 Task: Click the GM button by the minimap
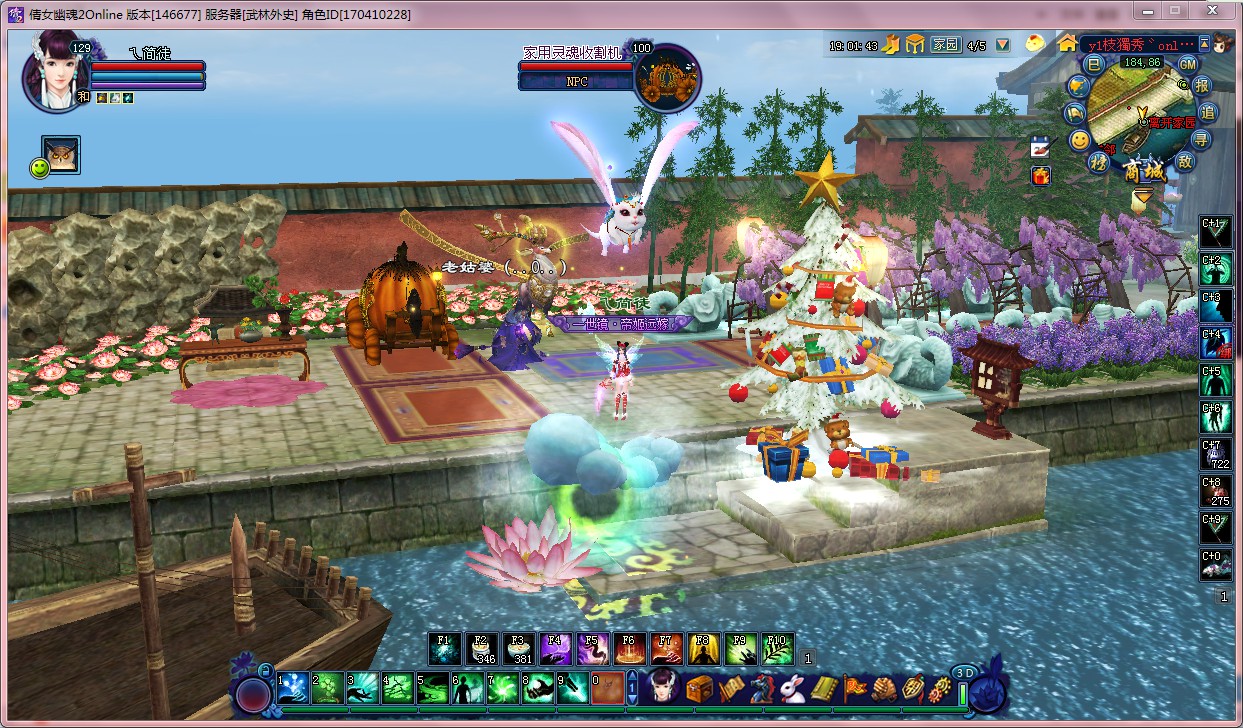pyautogui.click(x=1187, y=64)
